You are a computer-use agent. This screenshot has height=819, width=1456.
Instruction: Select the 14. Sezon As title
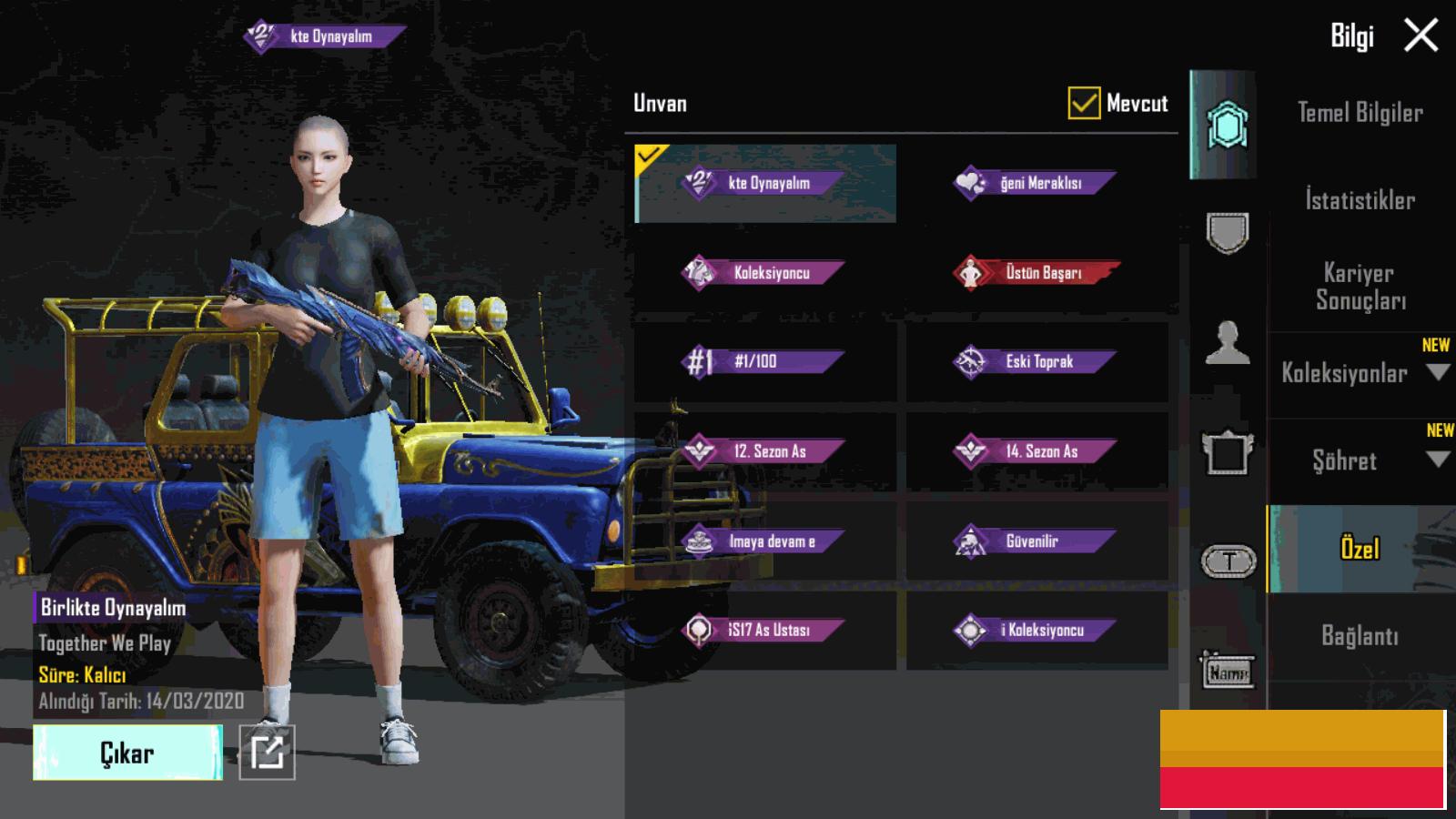point(1036,451)
